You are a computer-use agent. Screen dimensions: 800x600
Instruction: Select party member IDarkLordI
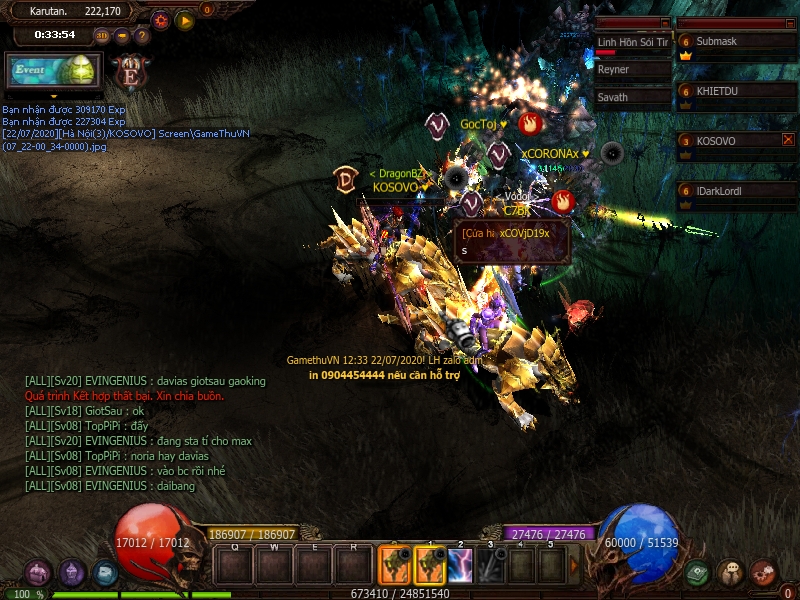coord(735,191)
